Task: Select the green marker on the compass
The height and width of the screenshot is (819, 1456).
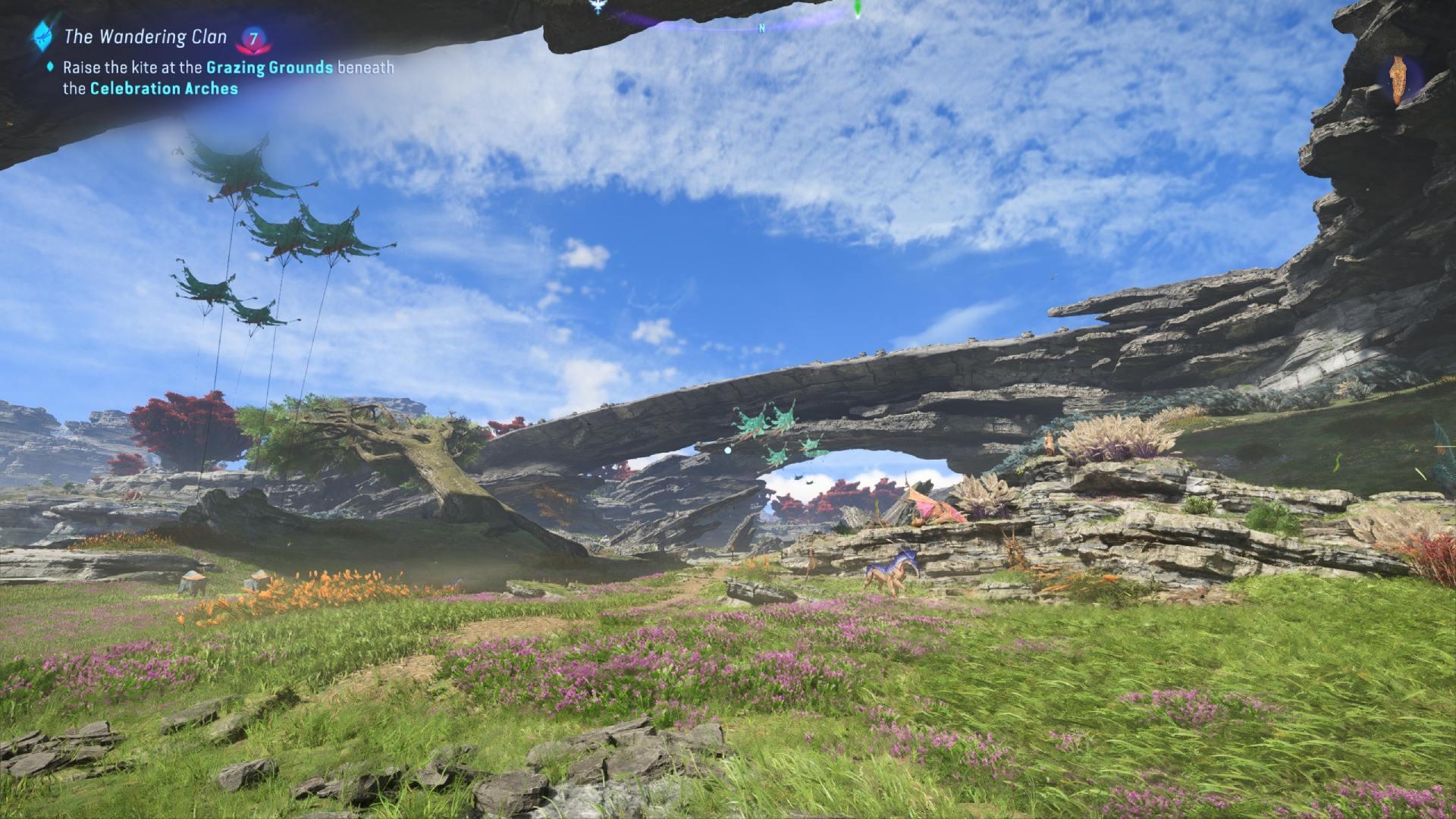Action: (x=857, y=9)
